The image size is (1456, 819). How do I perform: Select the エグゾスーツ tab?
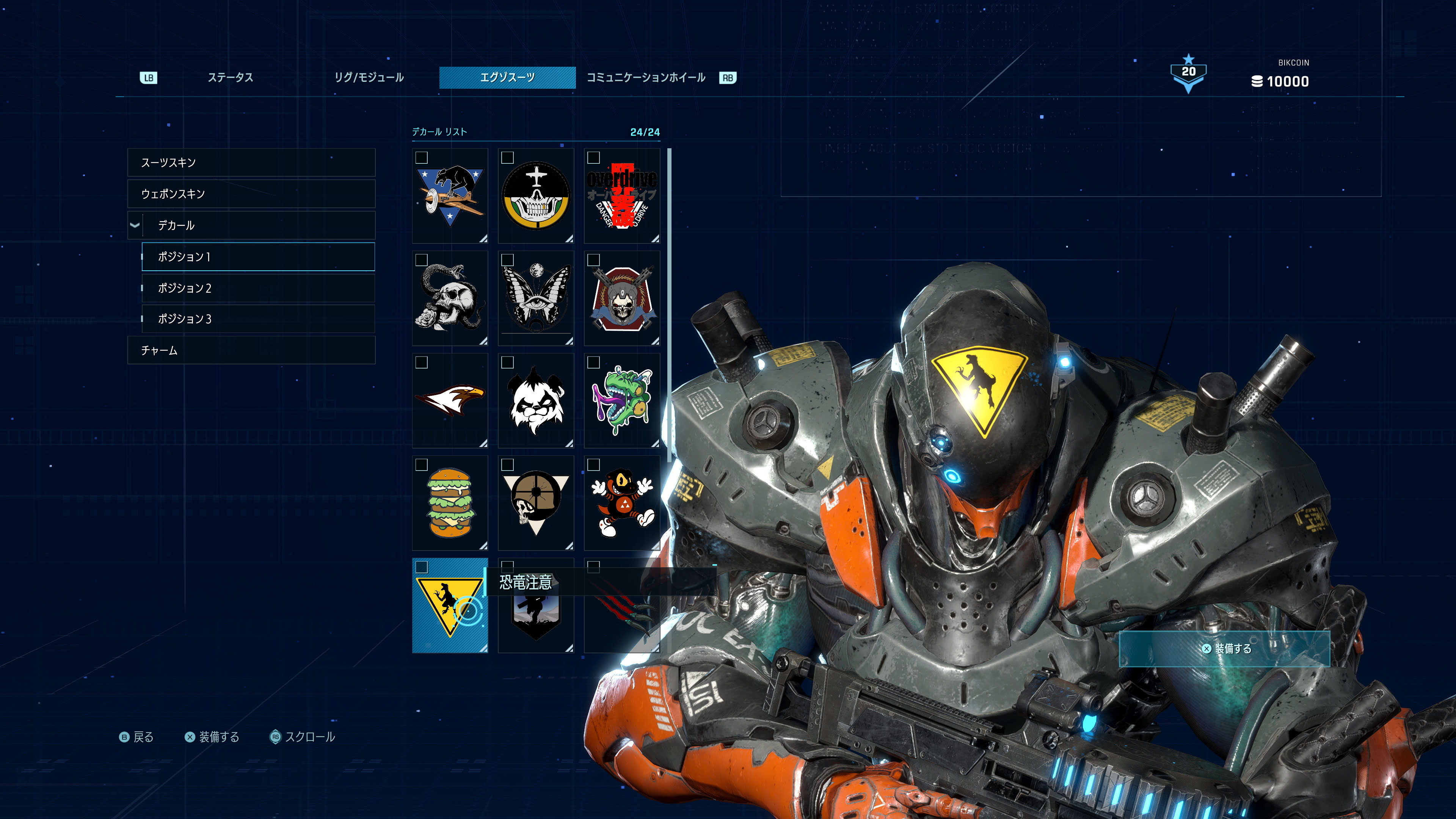coord(507,77)
